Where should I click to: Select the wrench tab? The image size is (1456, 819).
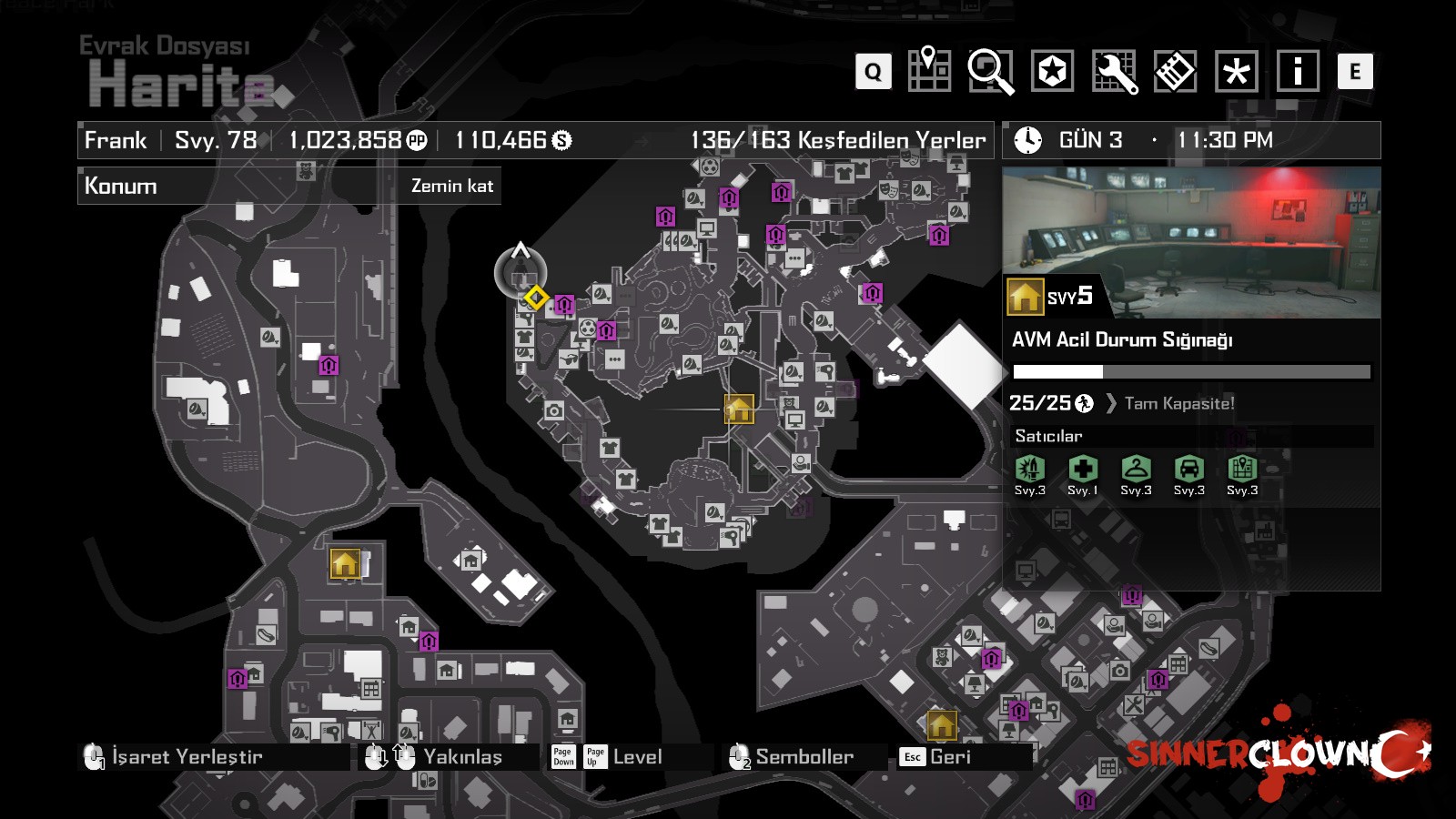click(1114, 71)
